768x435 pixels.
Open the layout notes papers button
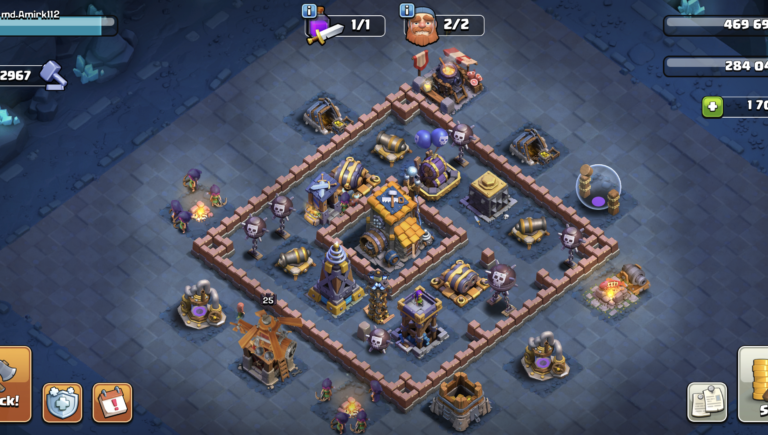pyautogui.click(x=707, y=401)
